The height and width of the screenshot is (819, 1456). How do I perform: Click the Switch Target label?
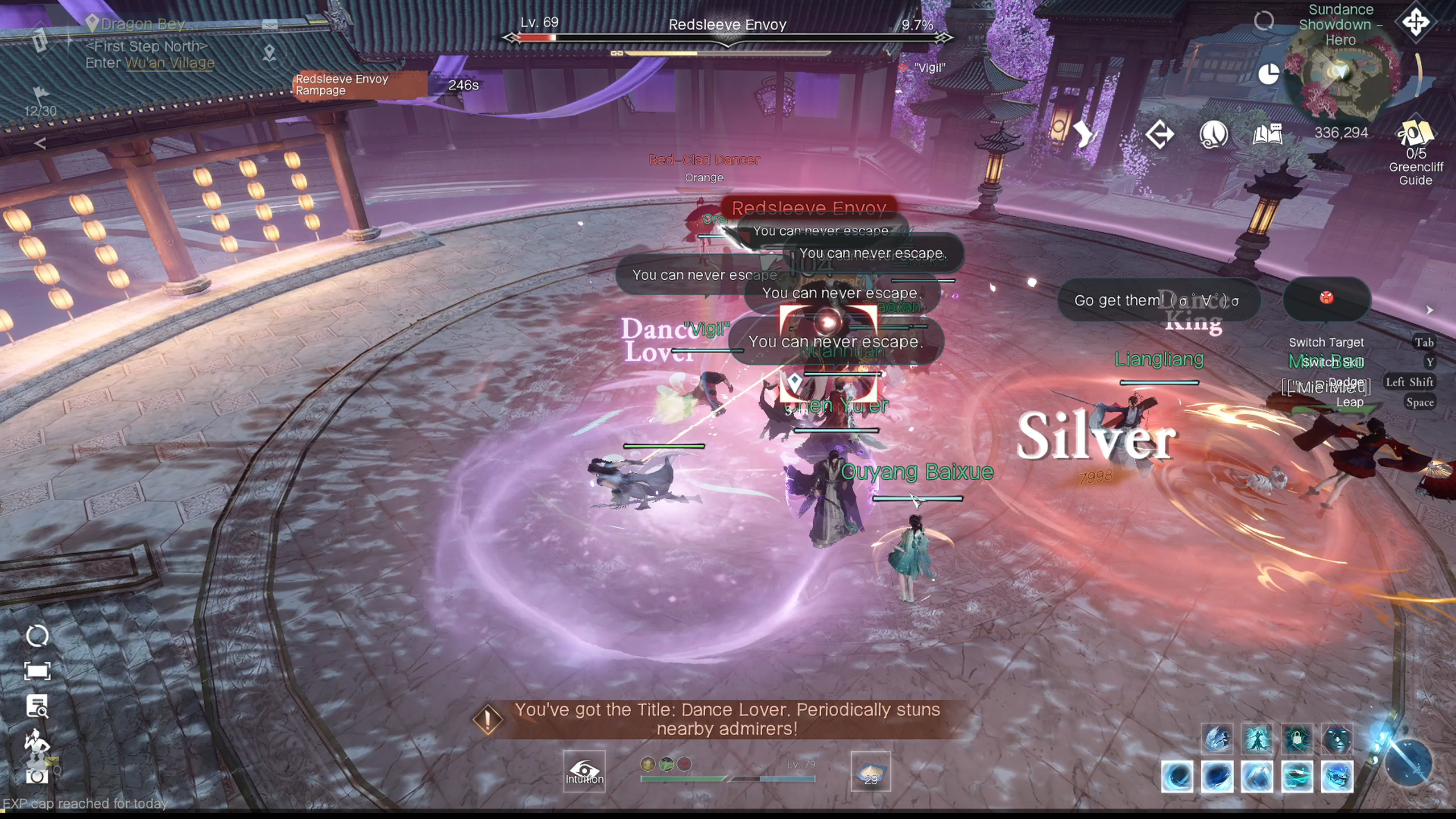pos(1327,342)
